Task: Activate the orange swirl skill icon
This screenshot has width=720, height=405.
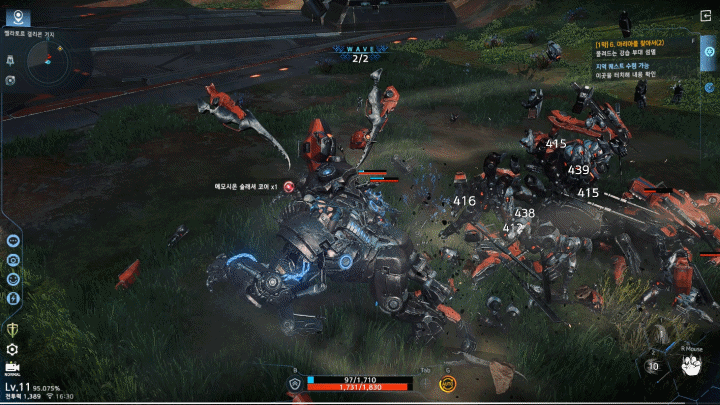Action: 447,382
